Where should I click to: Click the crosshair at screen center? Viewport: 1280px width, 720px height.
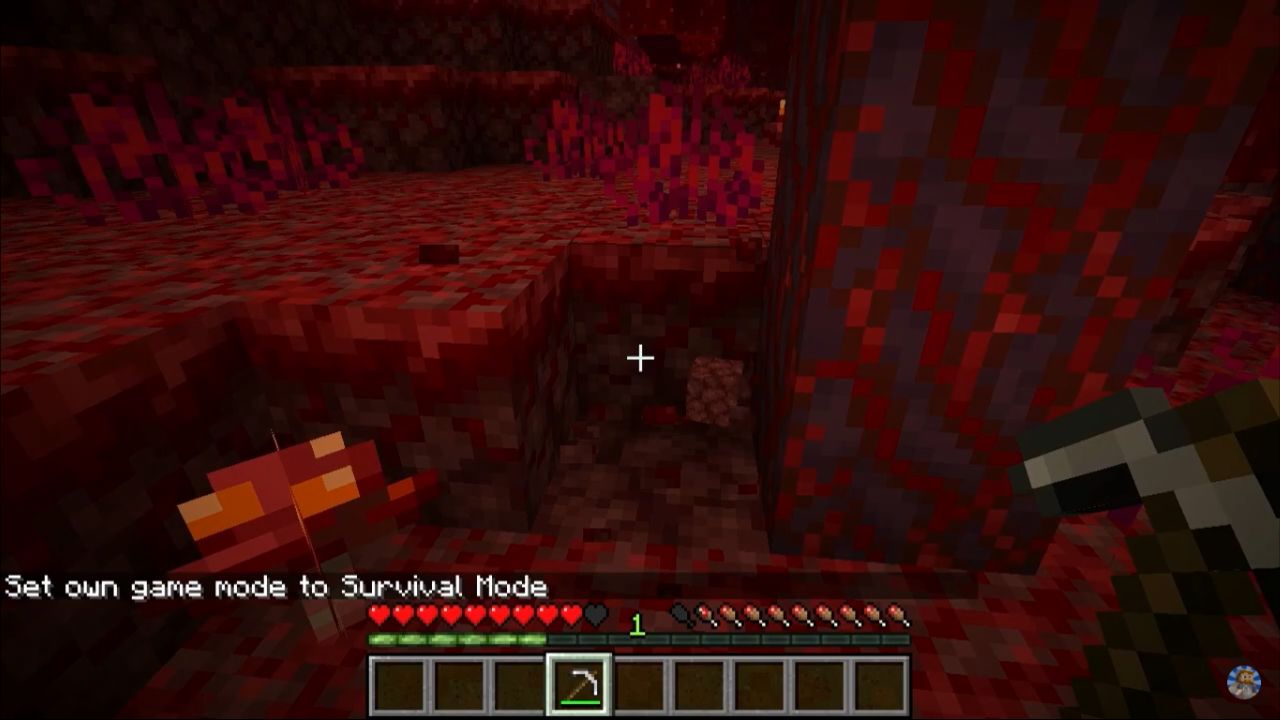tap(640, 357)
